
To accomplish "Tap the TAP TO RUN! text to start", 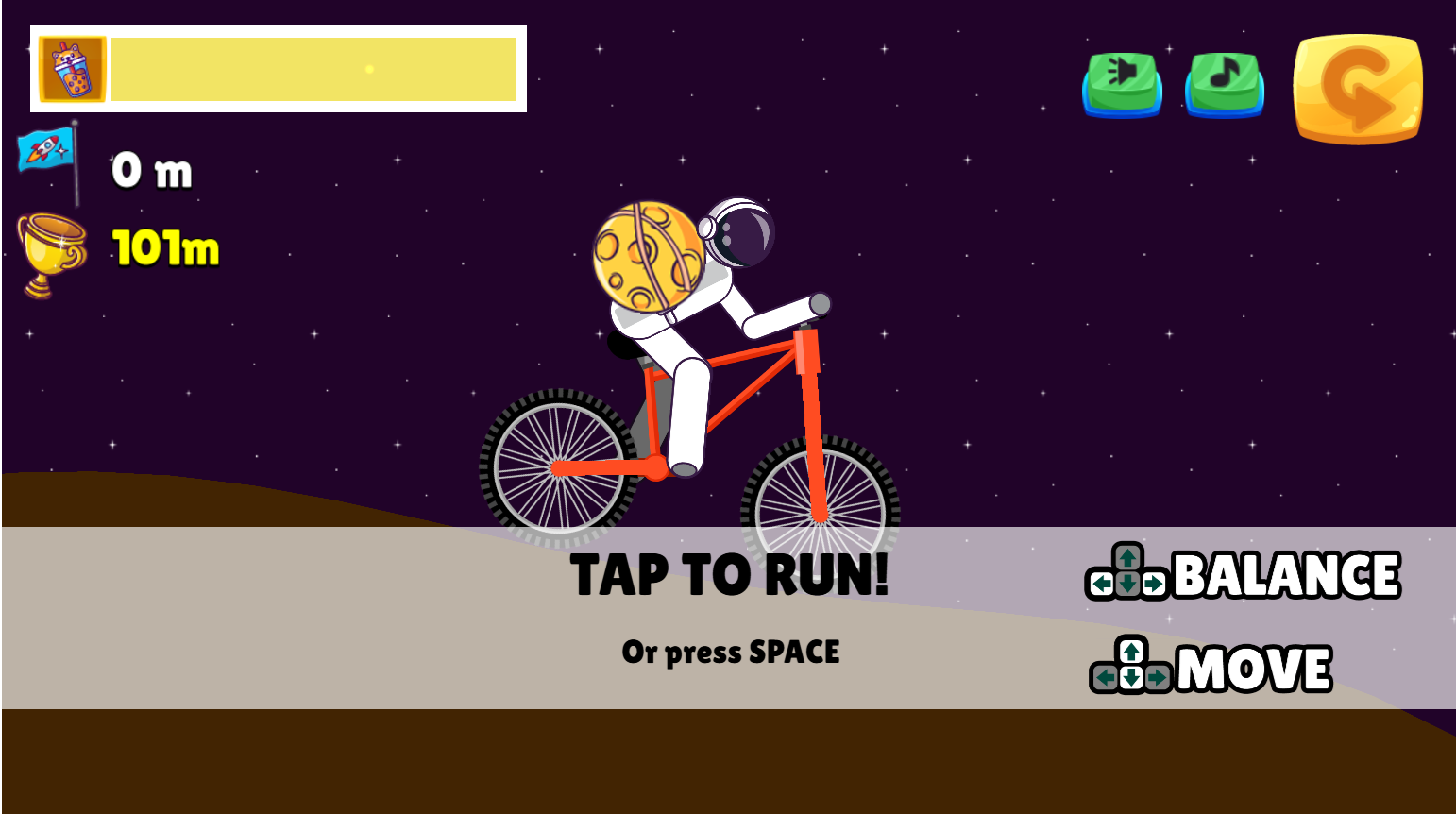I will click(x=730, y=576).
